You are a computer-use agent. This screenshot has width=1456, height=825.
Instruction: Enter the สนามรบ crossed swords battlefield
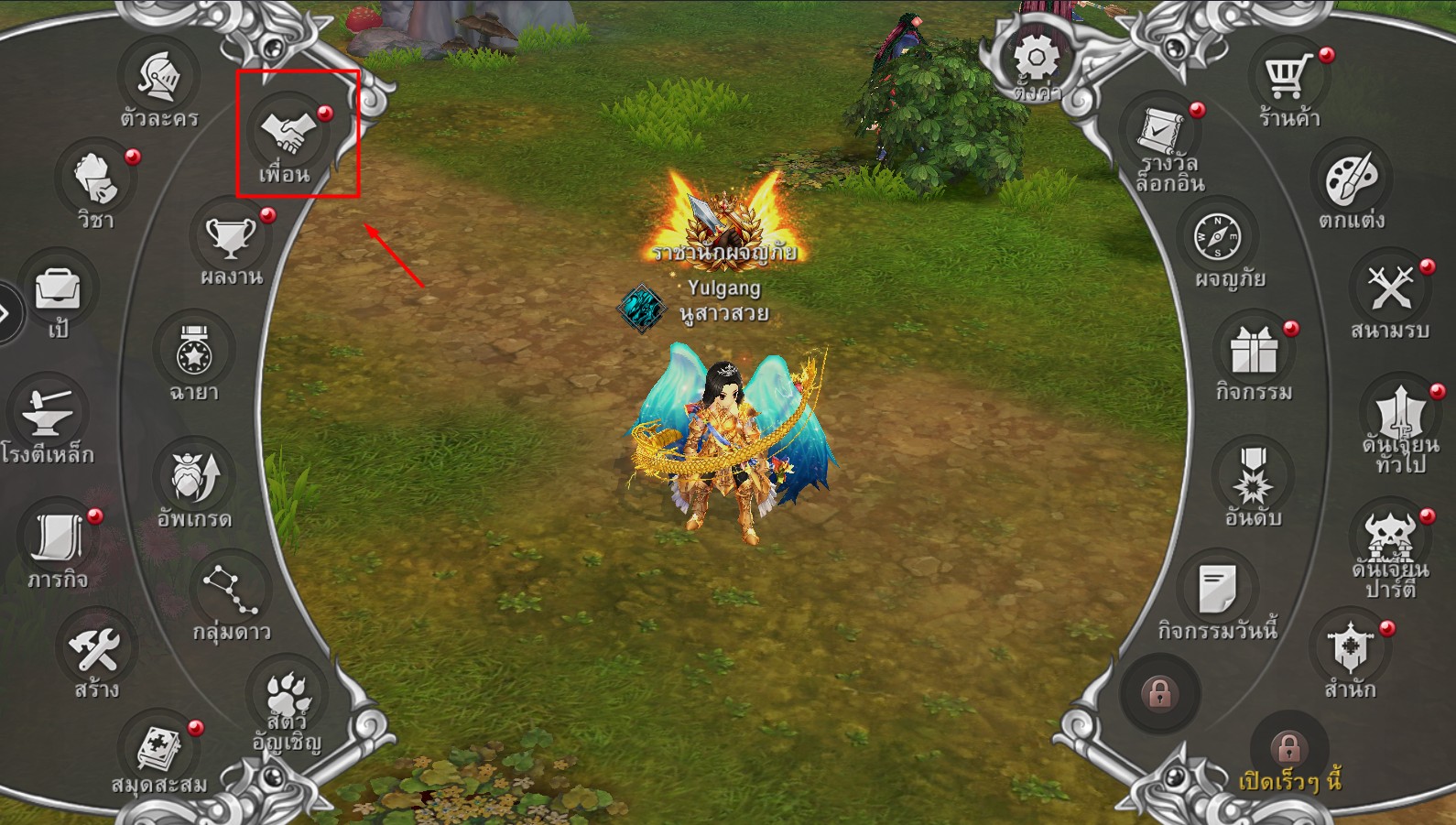pos(1390,291)
